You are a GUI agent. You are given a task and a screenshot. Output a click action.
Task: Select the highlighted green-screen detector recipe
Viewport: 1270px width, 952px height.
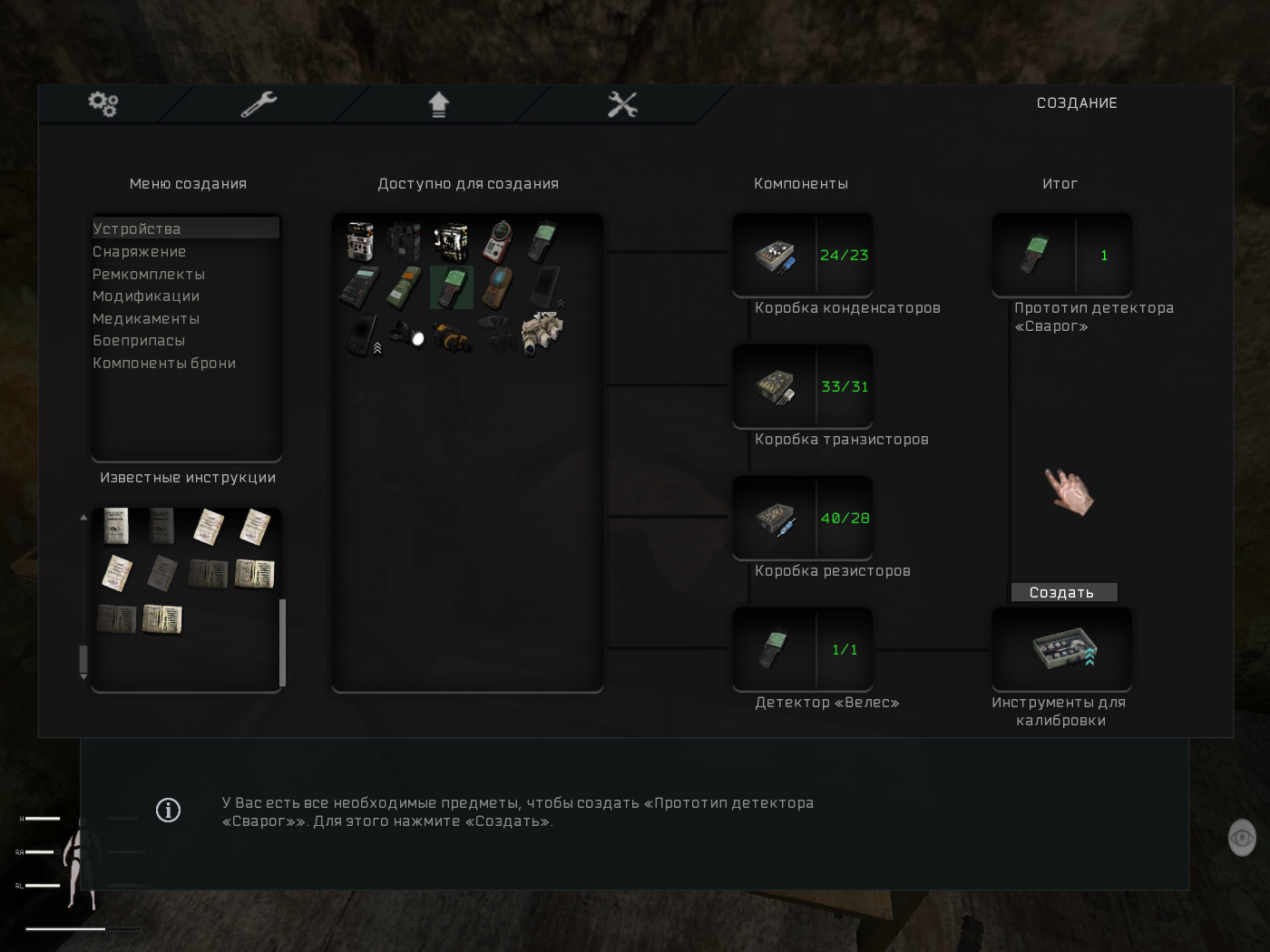(x=452, y=287)
